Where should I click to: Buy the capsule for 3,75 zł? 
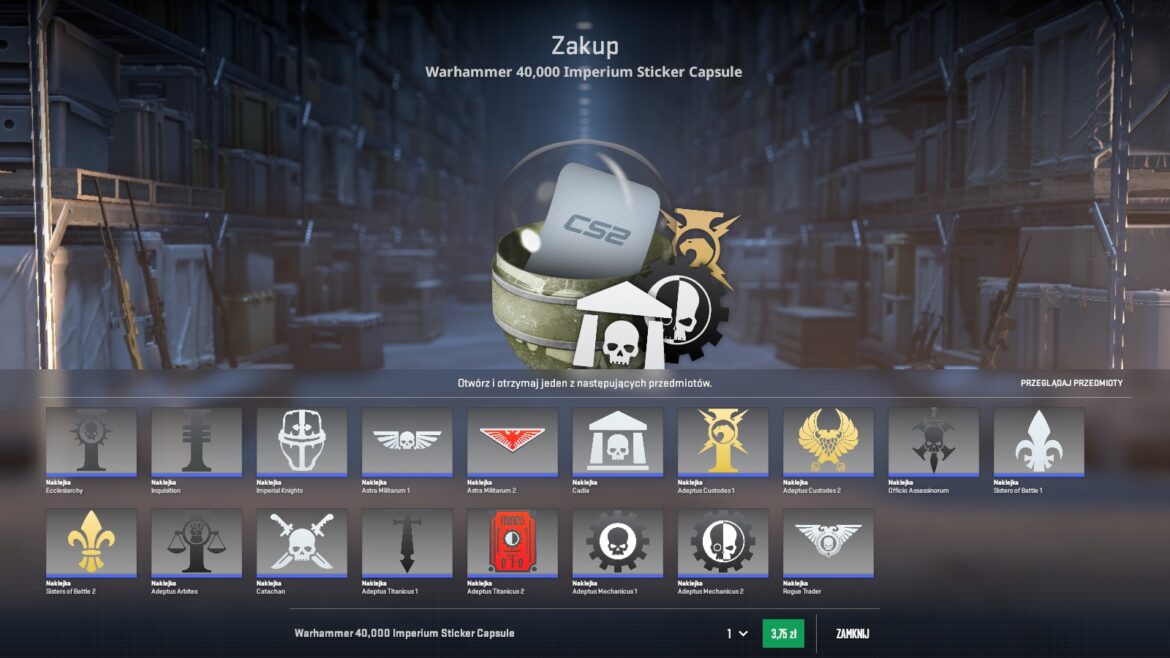click(783, 634)
